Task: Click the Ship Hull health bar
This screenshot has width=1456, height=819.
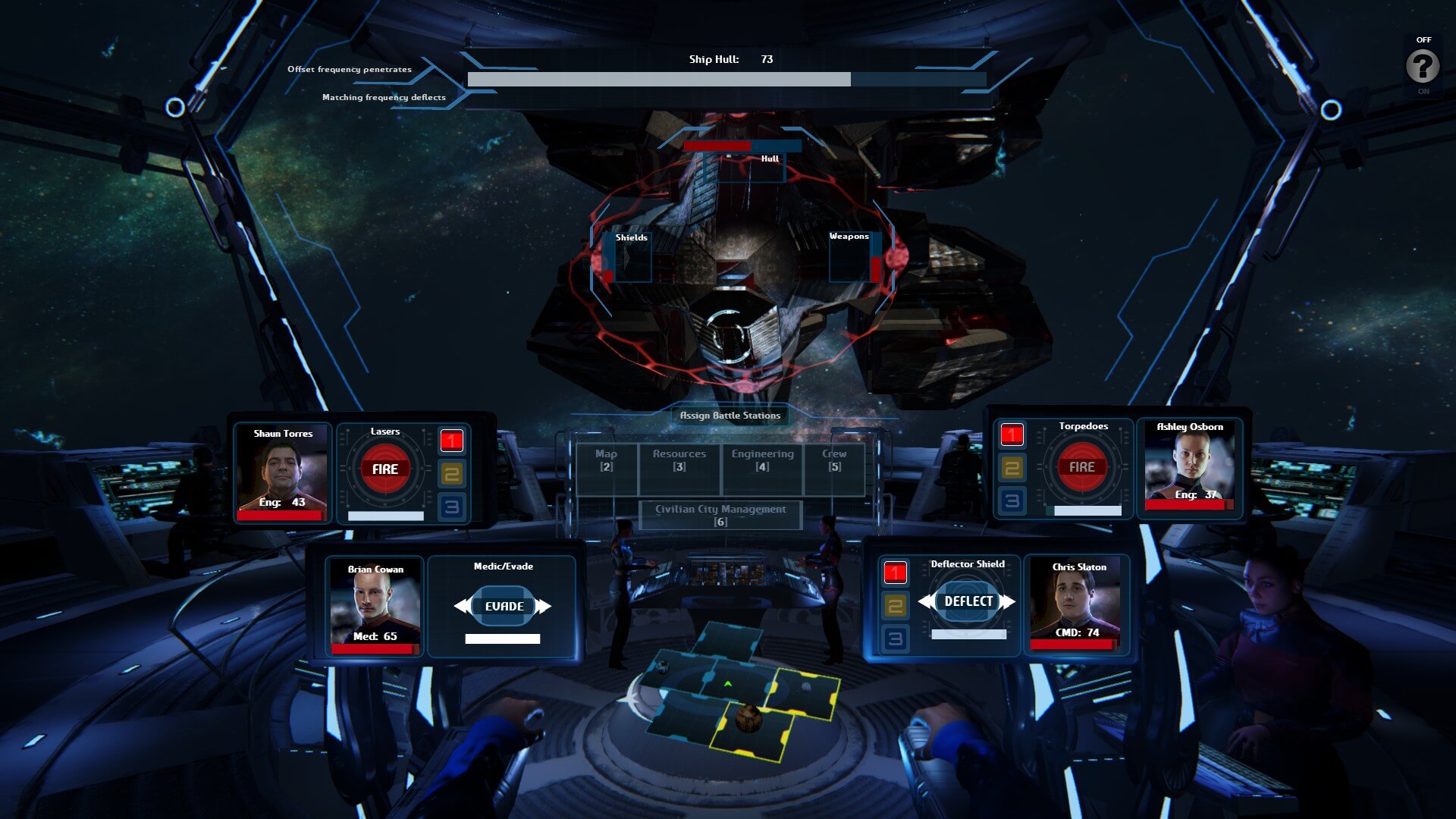Action: pos(726,78)
